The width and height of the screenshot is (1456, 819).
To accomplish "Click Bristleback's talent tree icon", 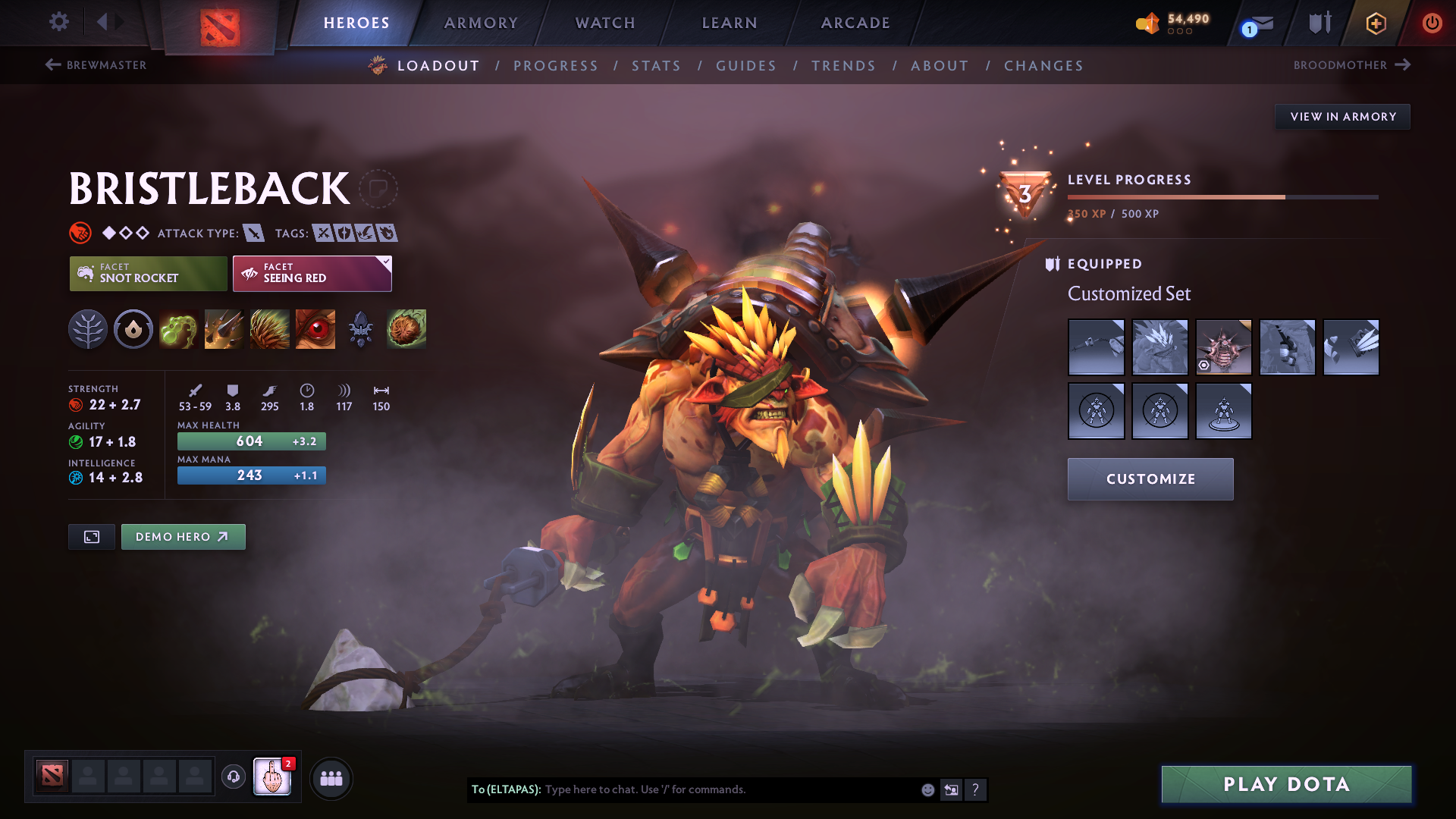I will pos(88,329).
